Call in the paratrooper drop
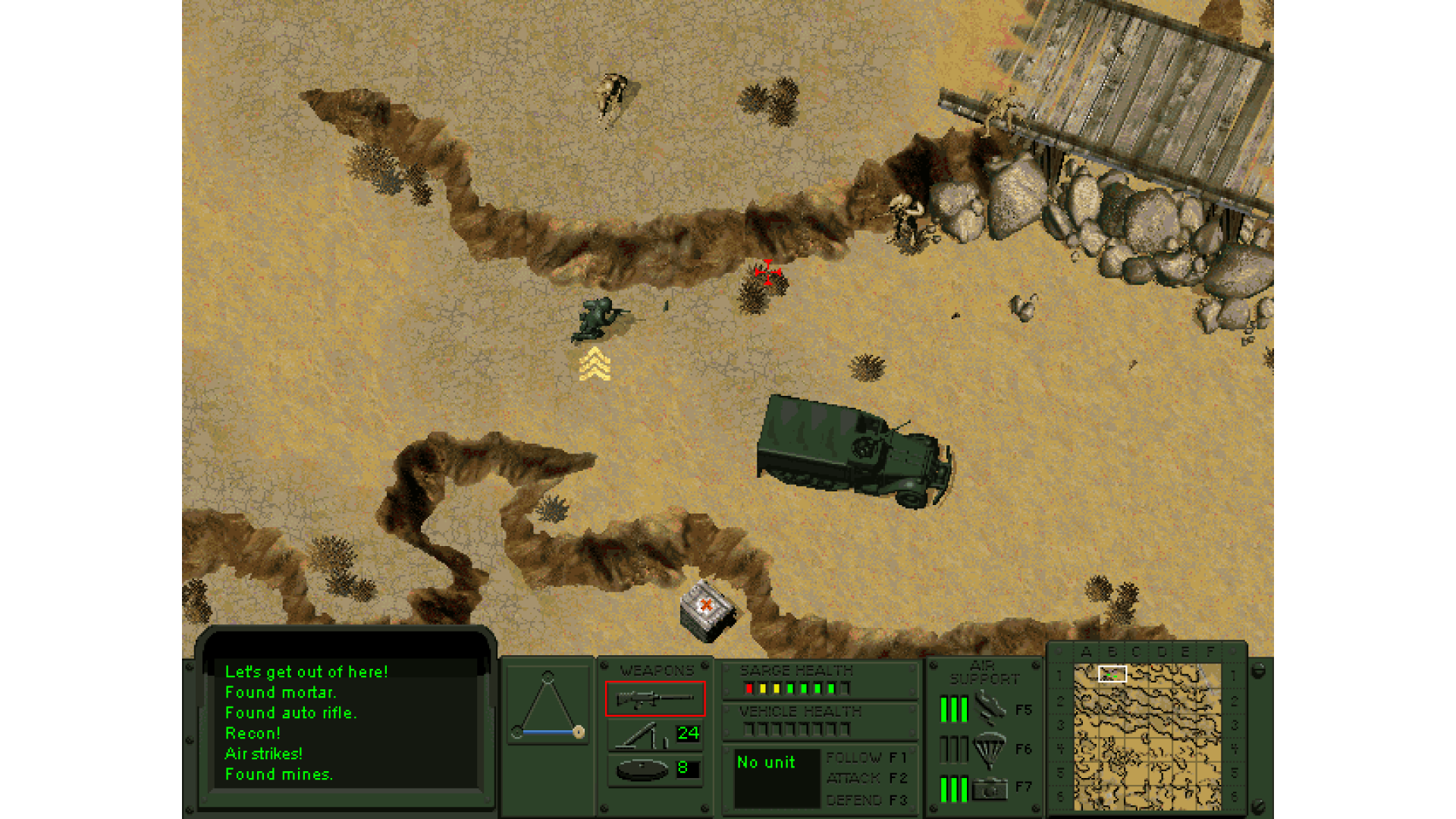The height and width of the screenshot is (819, 1456). (x=990, y=748)
